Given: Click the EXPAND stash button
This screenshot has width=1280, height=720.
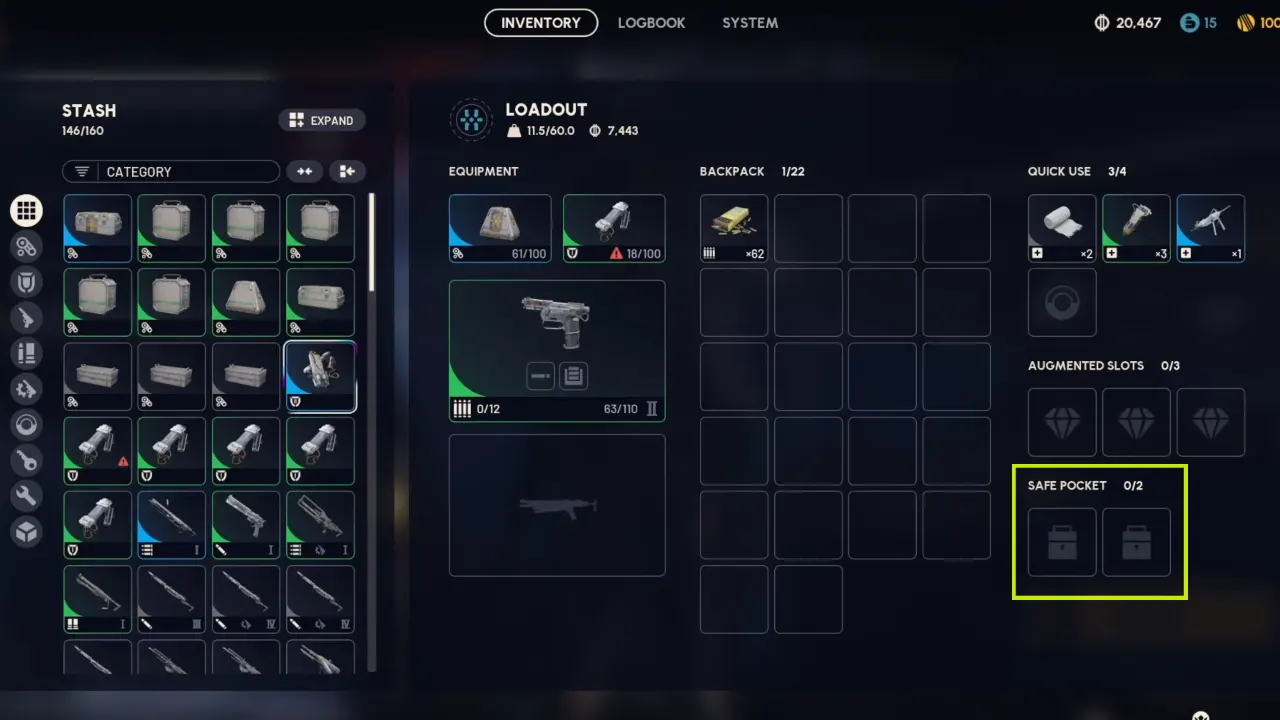Looking at the screenshot, I should pos(322,120).
